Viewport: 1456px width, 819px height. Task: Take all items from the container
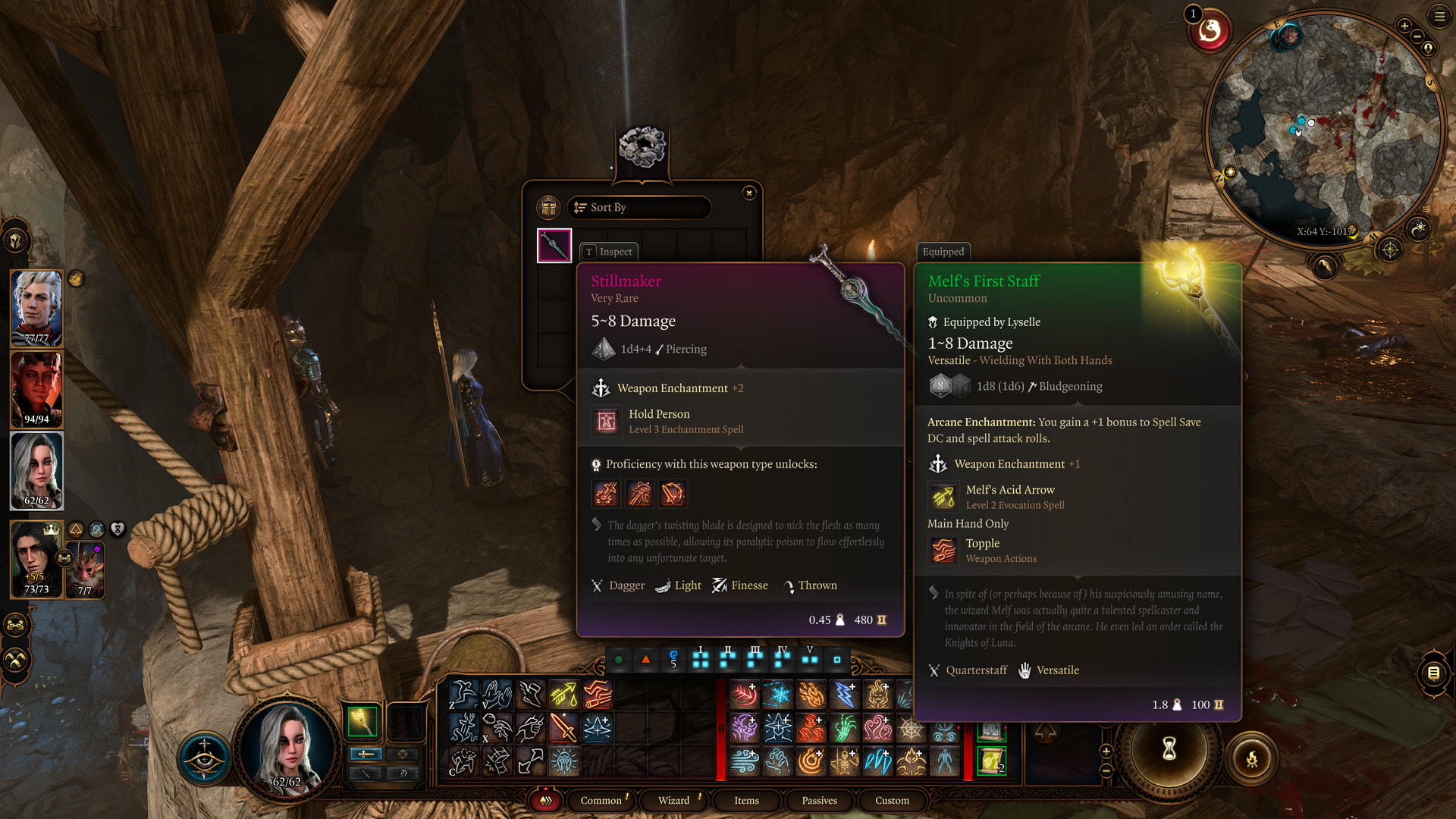pyautogui.click(x=548, y=208)
